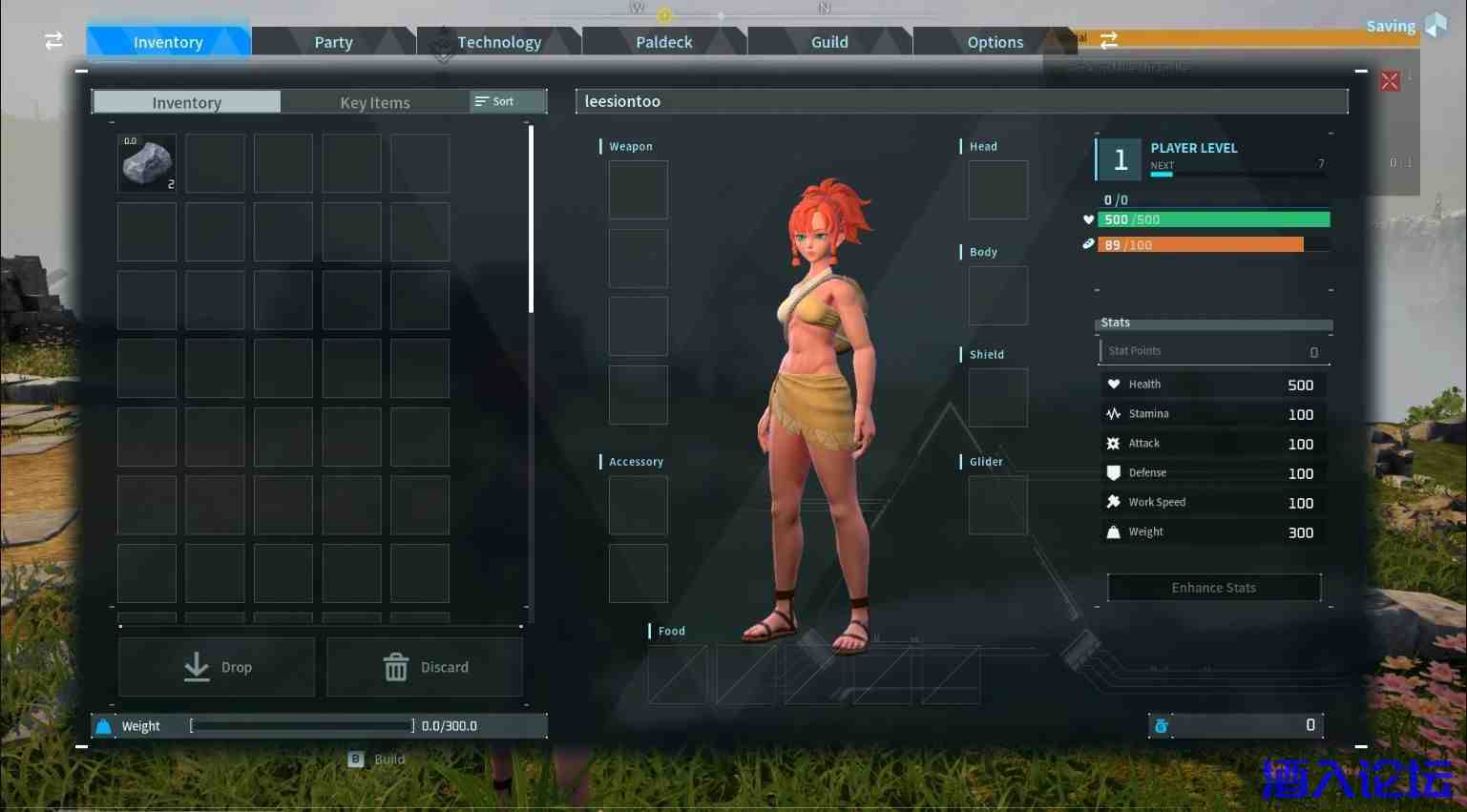
Task: Show the Paldeck tab
Action: click(663, 42)
